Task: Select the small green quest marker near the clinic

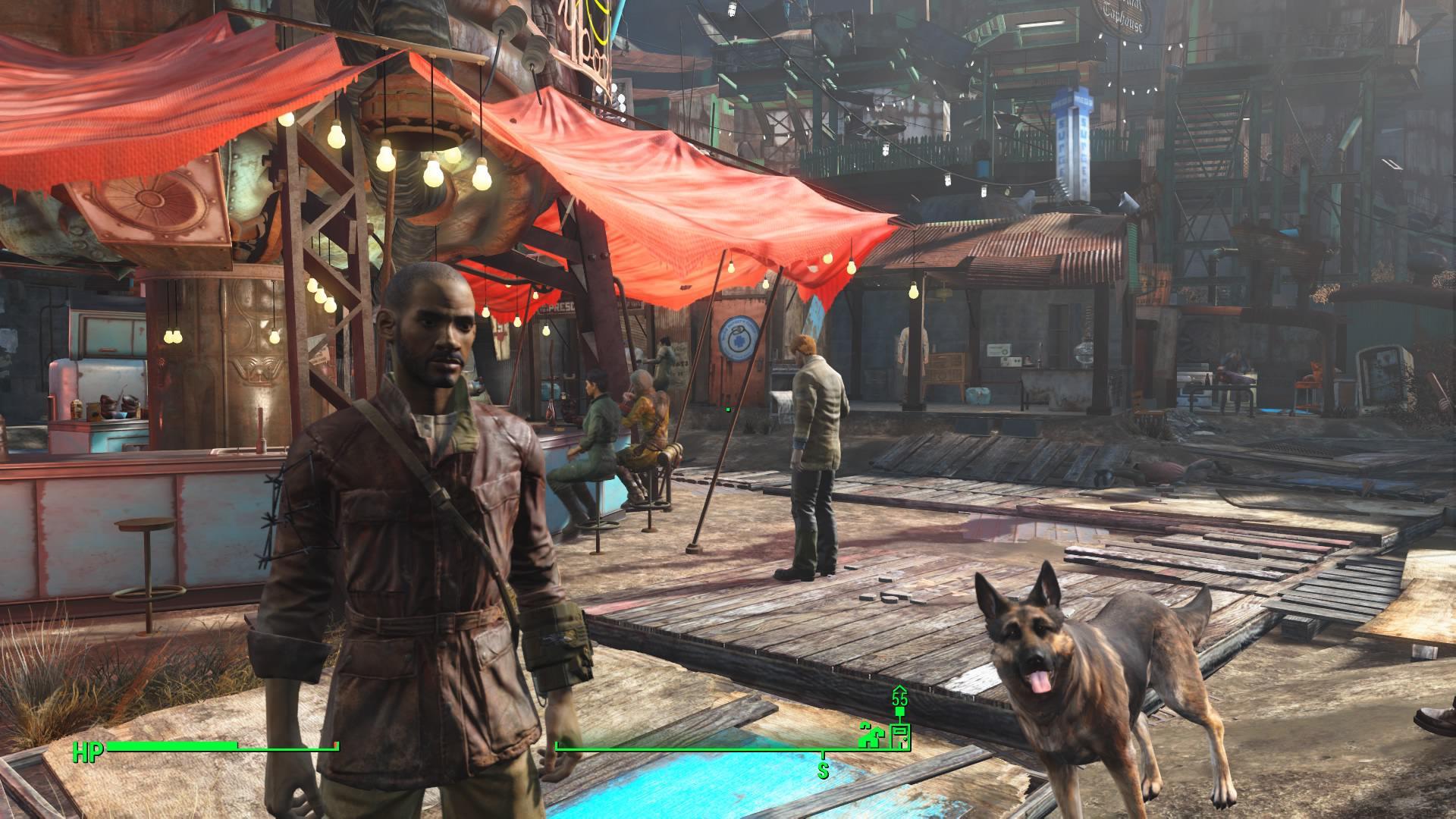Action: [x=728, y=409]
